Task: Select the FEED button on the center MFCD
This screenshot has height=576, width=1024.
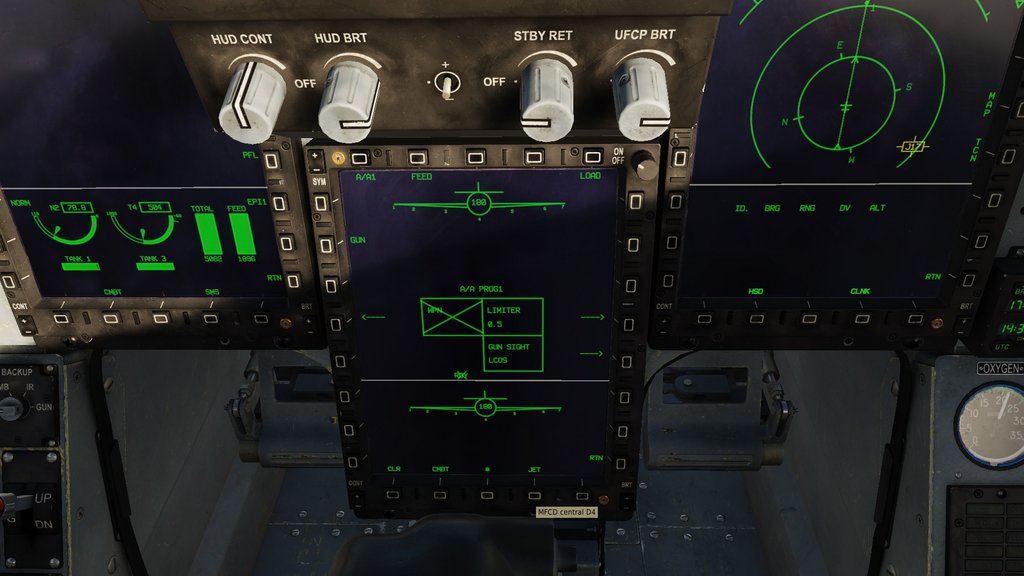Action: 417,158
